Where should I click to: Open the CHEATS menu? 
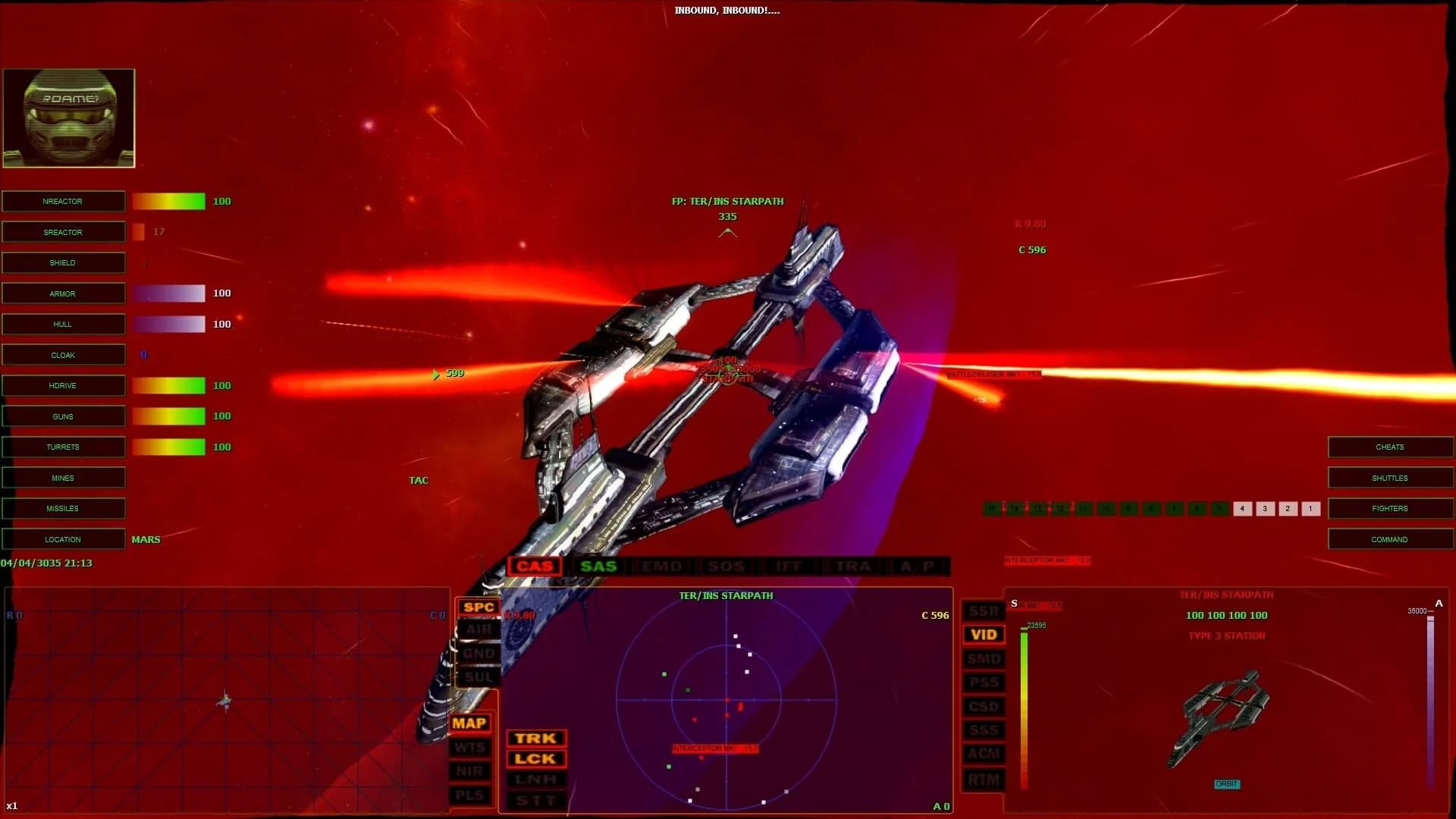tap(1390, 447)
